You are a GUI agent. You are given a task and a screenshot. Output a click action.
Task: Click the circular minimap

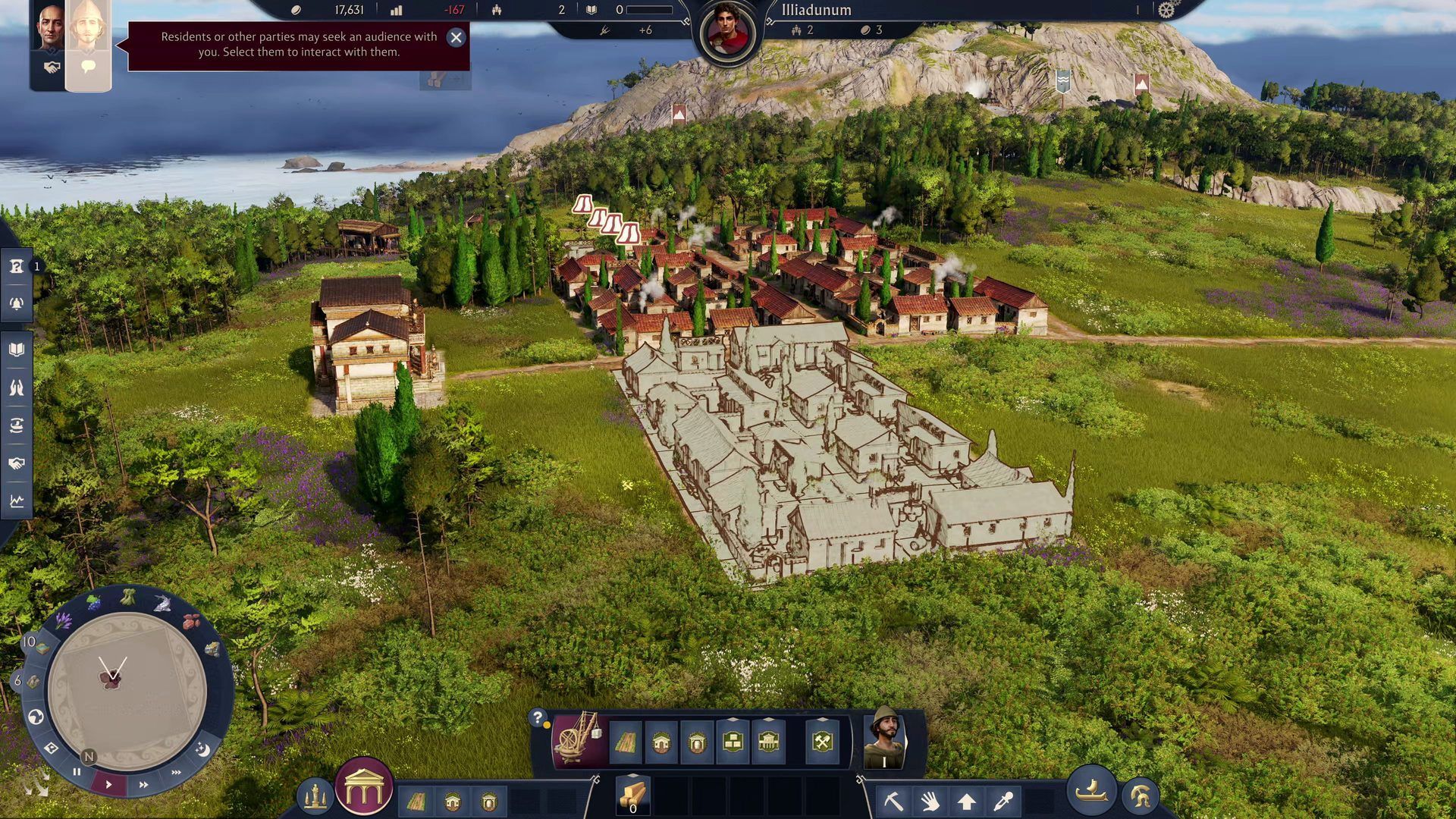click(x=127, y=690)
